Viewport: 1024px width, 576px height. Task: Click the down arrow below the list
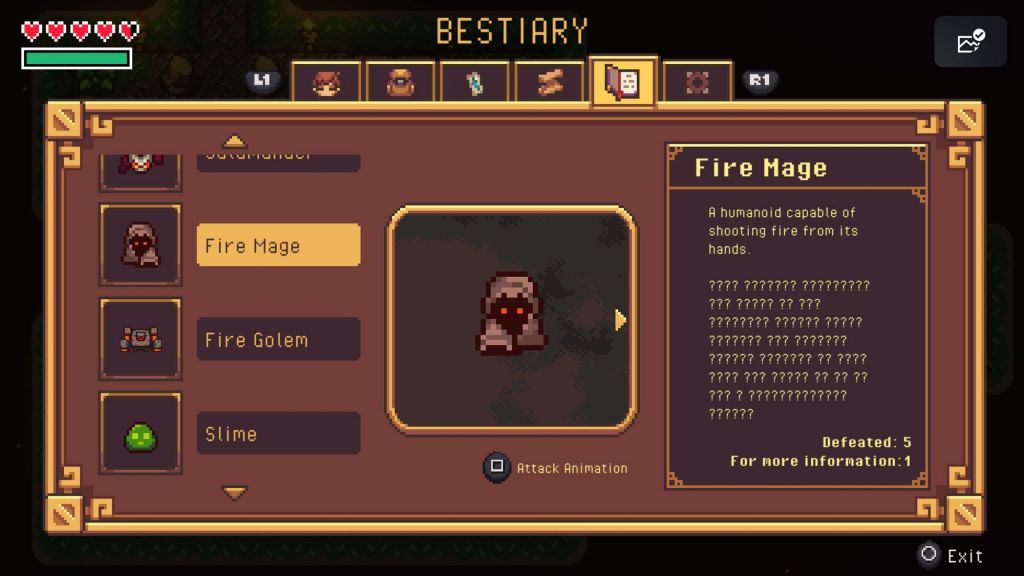[x=235, y=493]
